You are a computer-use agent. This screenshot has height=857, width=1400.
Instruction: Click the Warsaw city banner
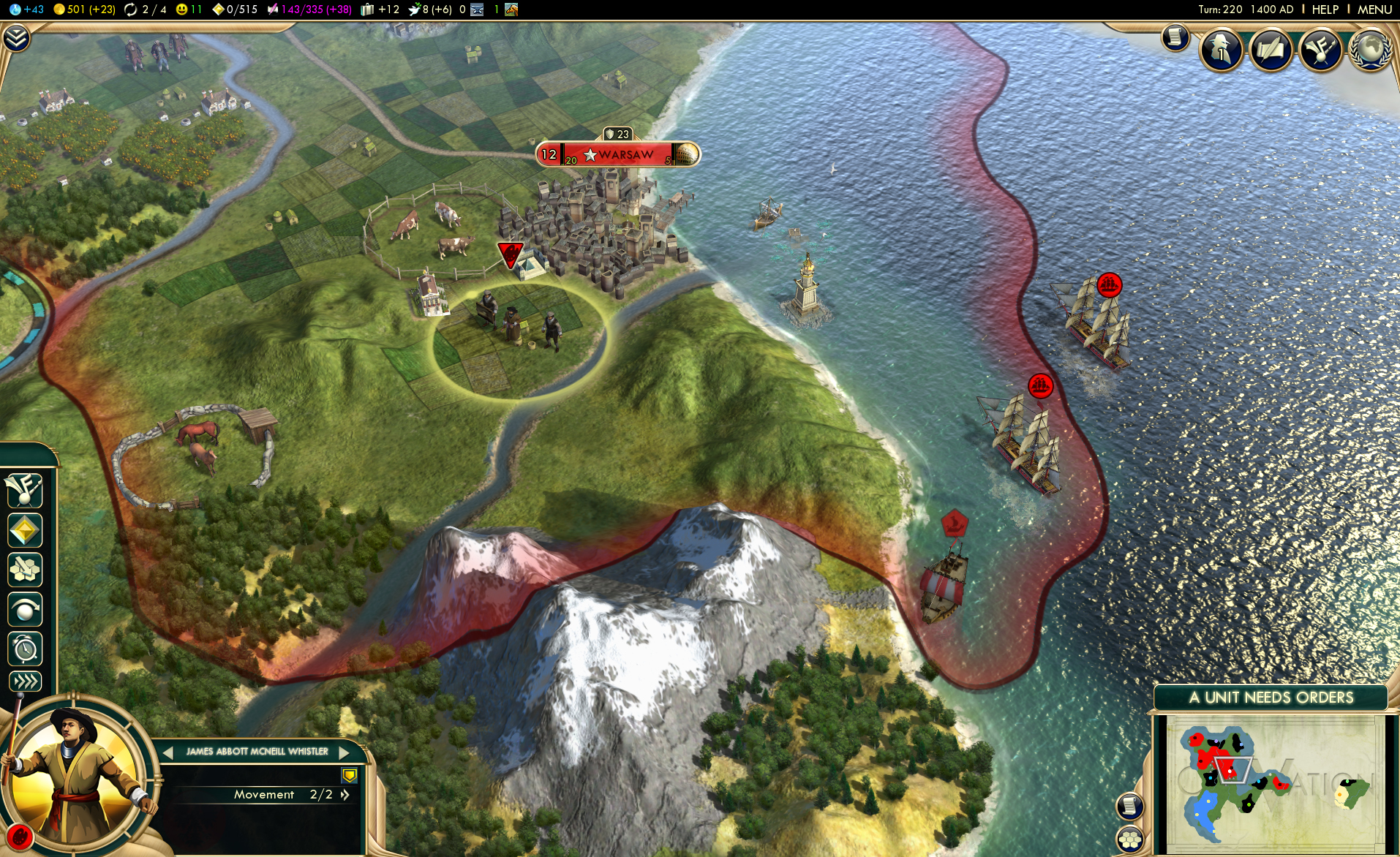(x=618, y=155)
